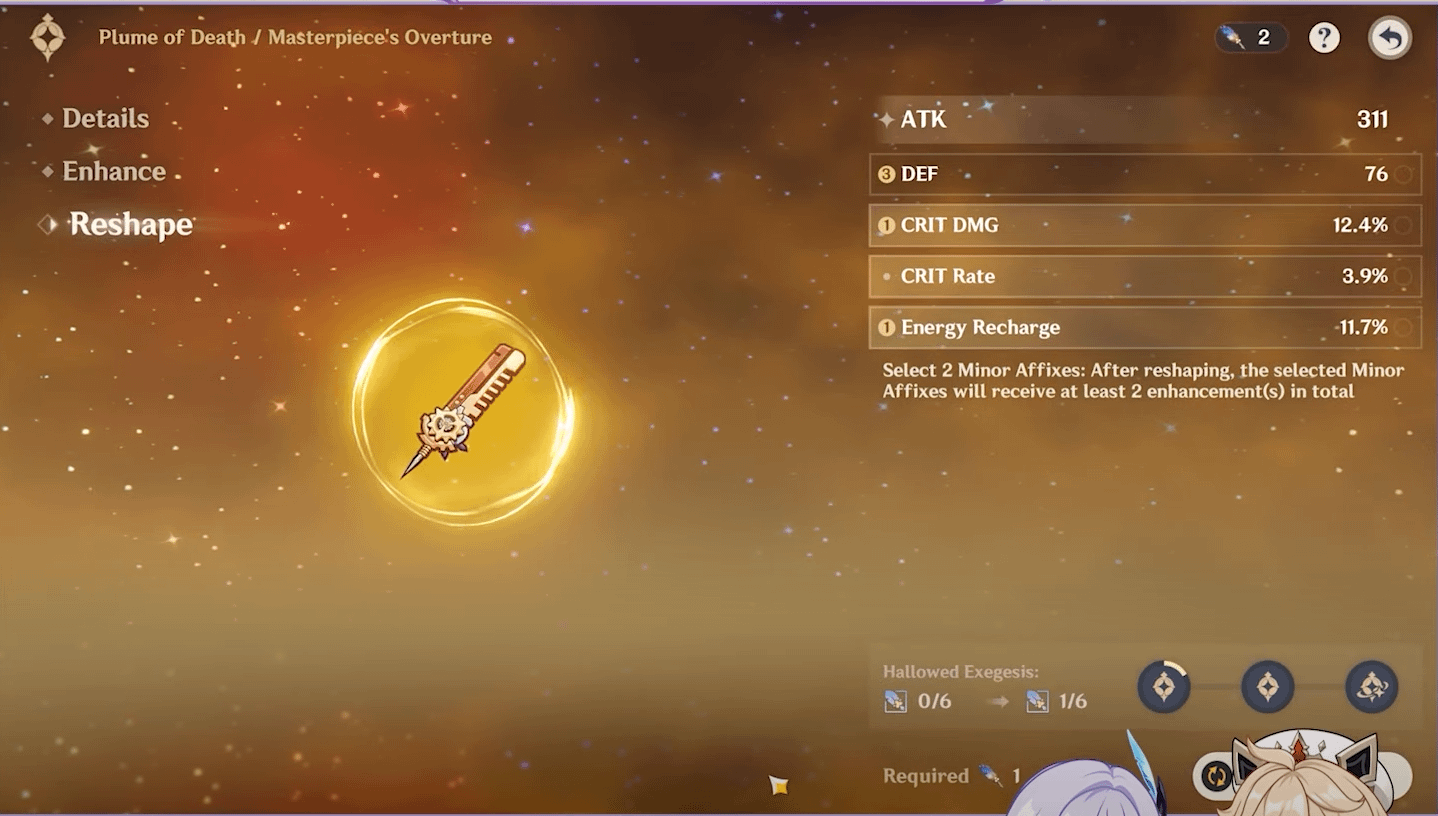1438x816 pixels.
Task: Open the question mark help button
Action: [x=1324, y=38]
